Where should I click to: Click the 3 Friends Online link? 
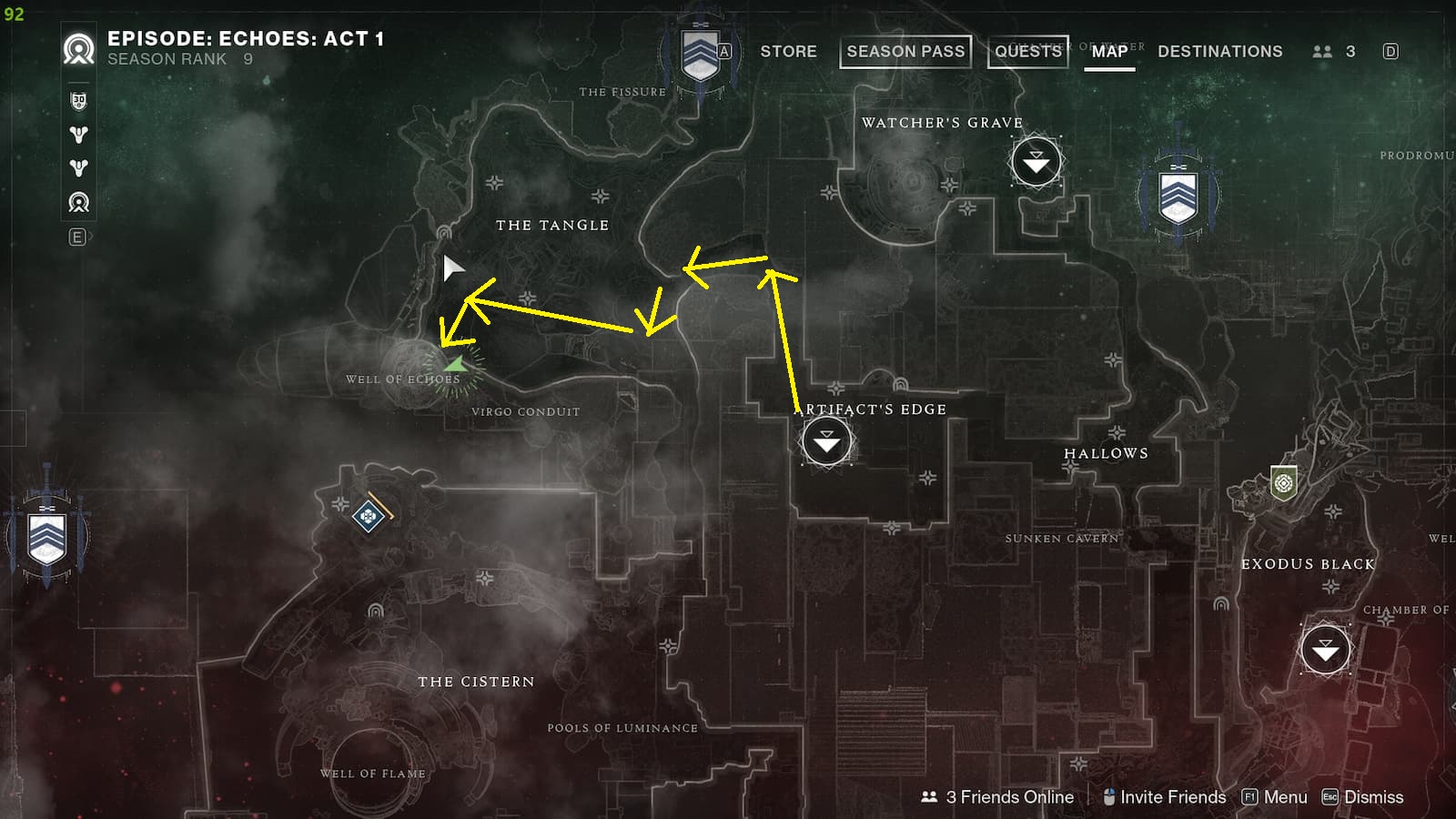(1010, 796)
